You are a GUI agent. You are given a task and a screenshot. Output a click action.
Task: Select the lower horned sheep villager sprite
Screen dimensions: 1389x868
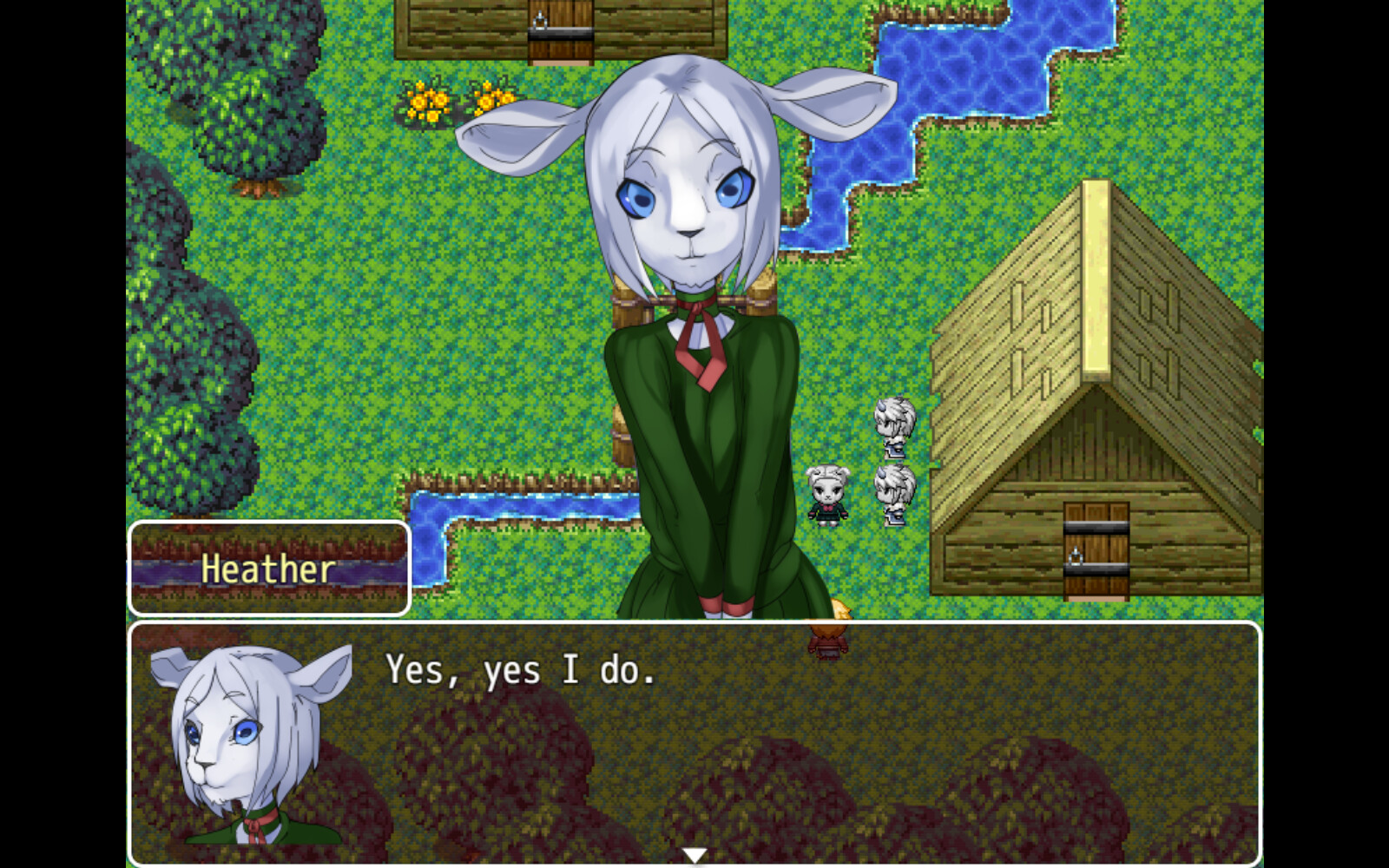896,490
